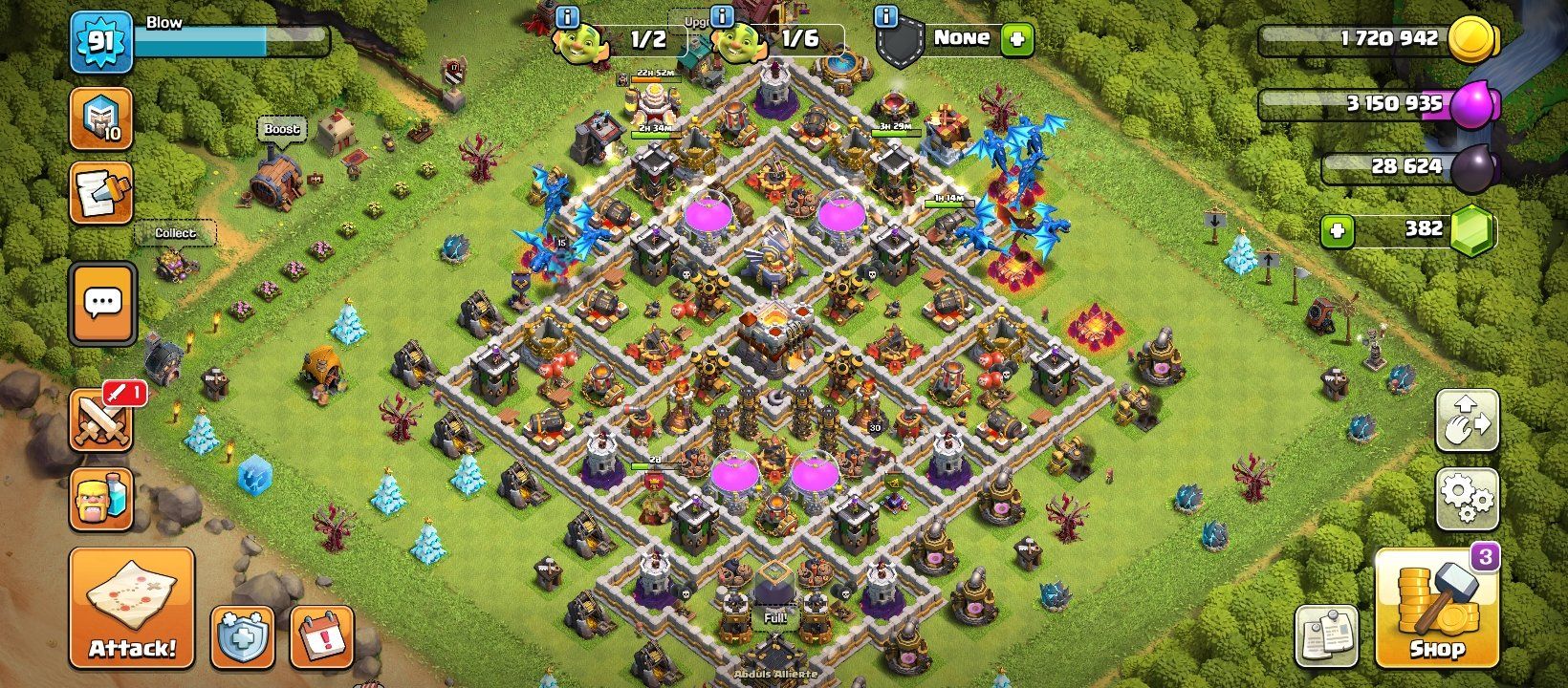The width and height of the screenshot is (1568, 688).
Task: Open the layout editor hand button
Action: (1467, 420)
